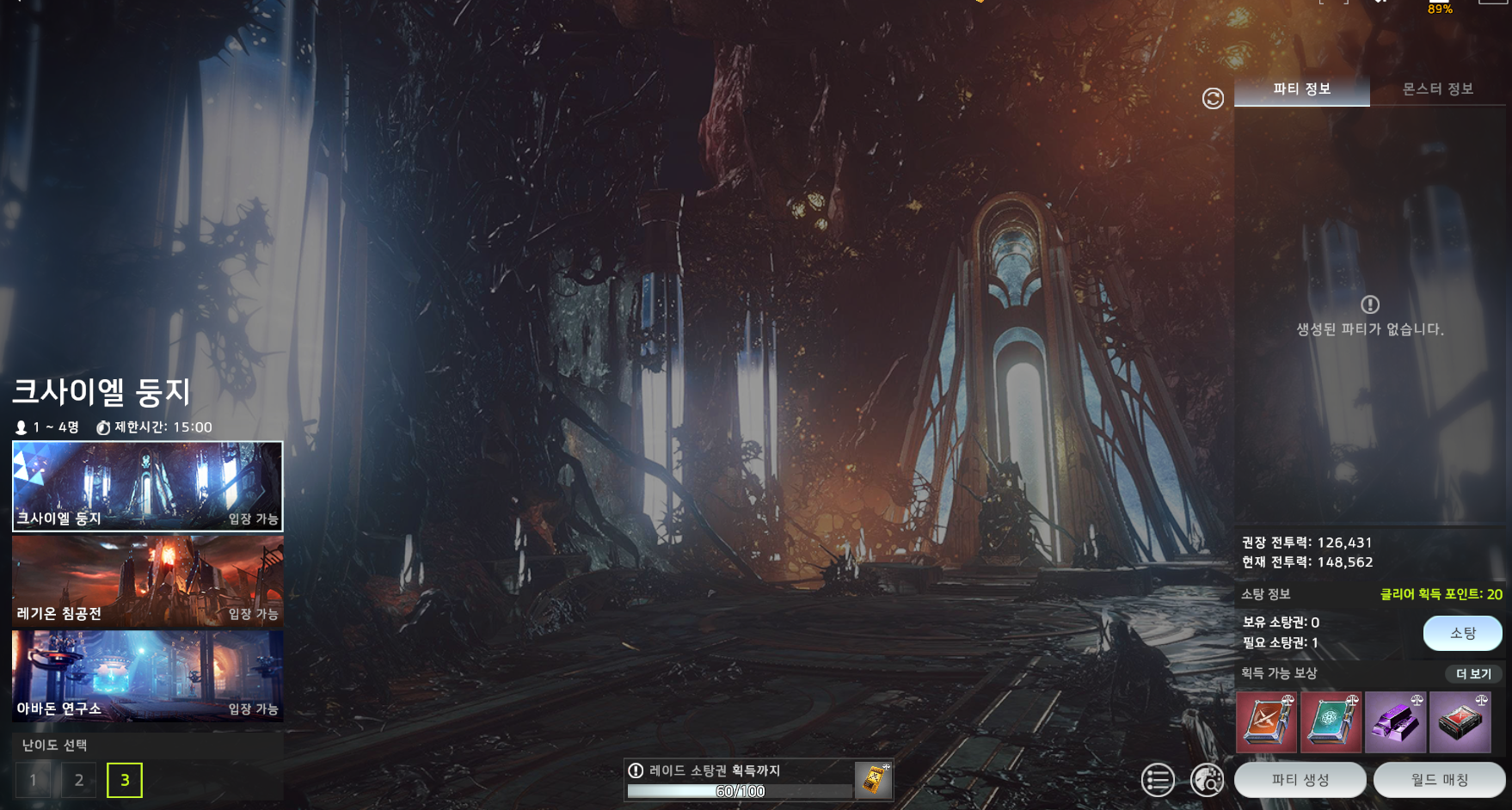Click the globe search icon

(x=1208, y=780)
